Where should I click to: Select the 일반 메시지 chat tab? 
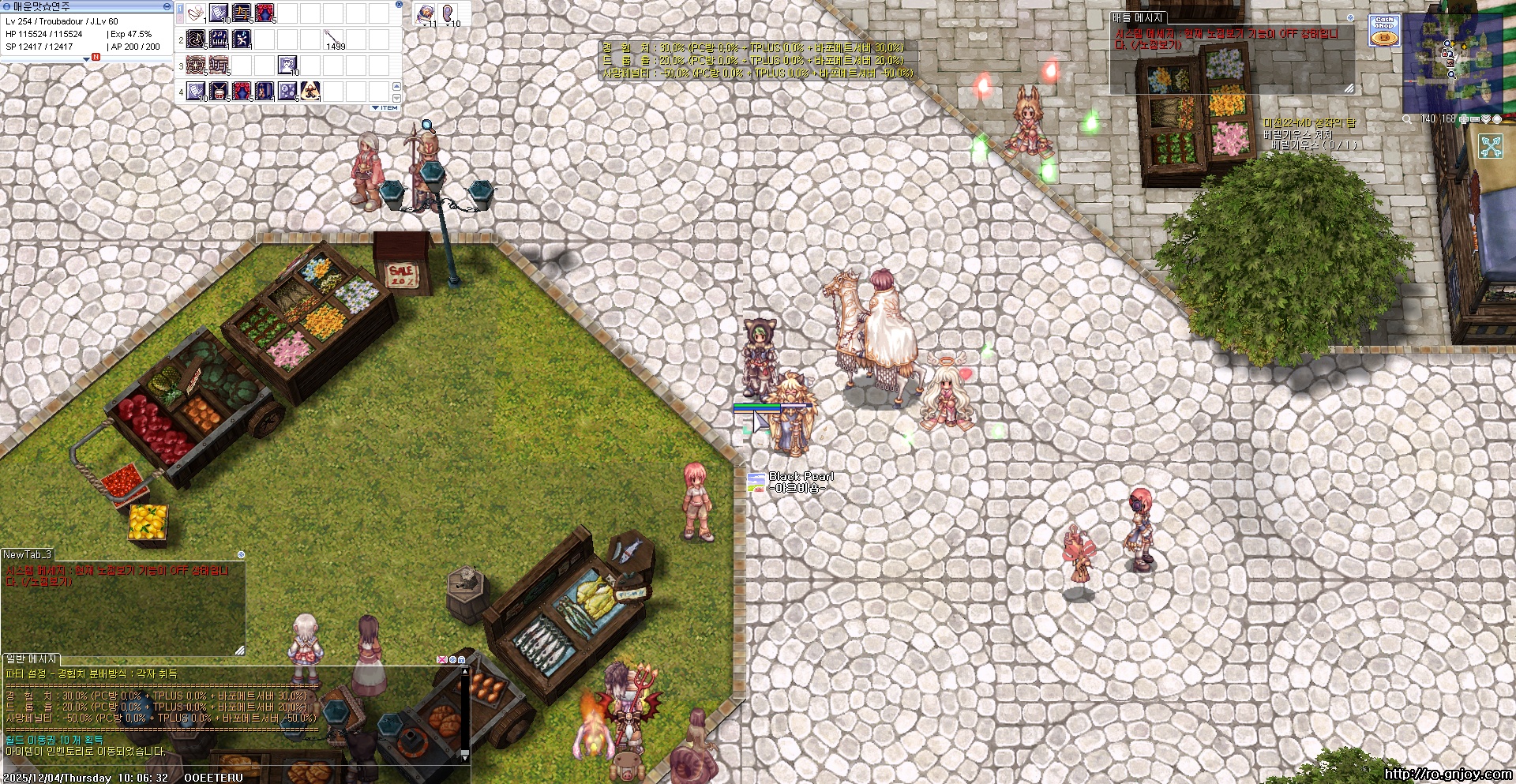pos(32,658)
